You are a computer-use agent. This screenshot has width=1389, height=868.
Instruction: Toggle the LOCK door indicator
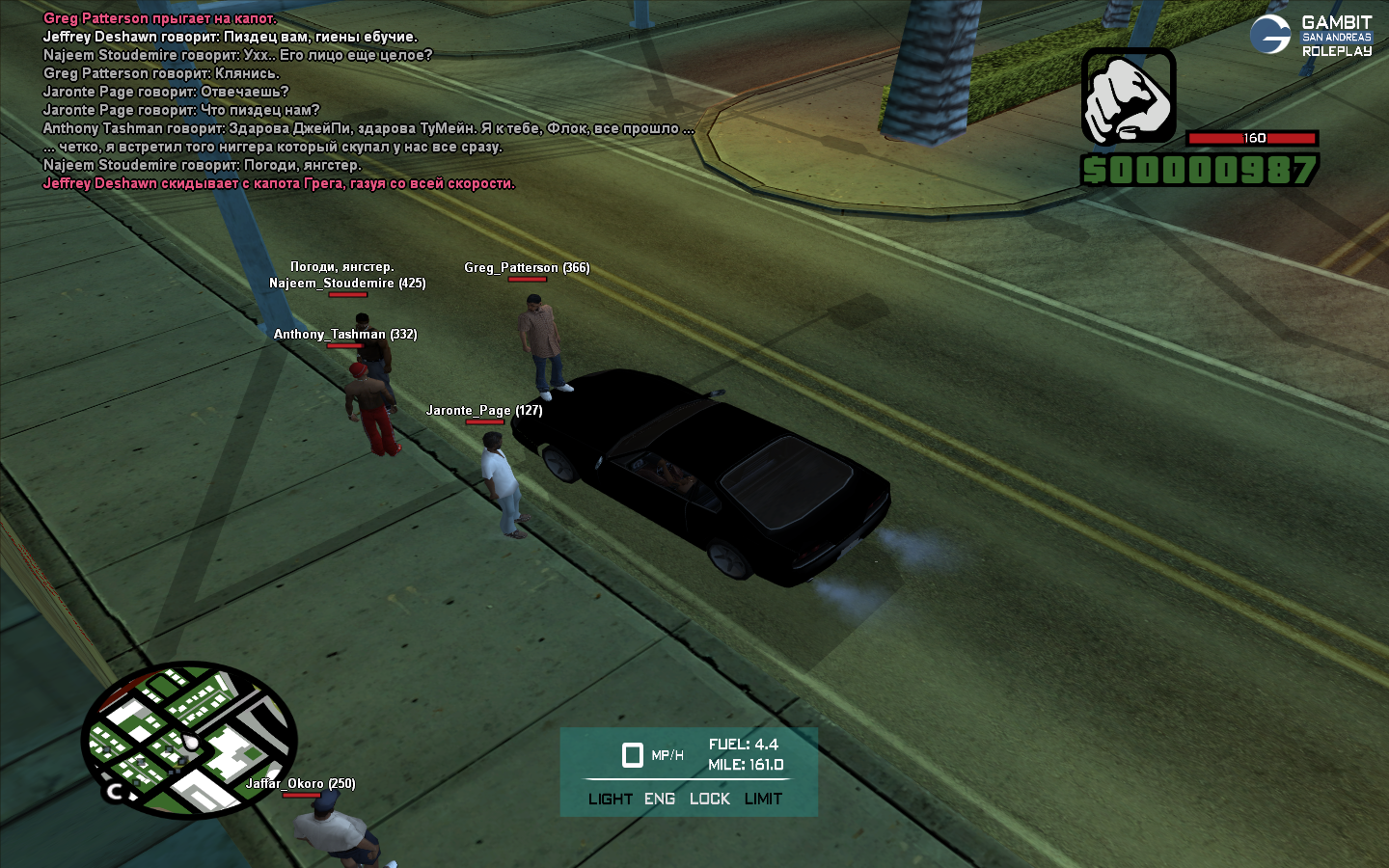coord(710,799)
